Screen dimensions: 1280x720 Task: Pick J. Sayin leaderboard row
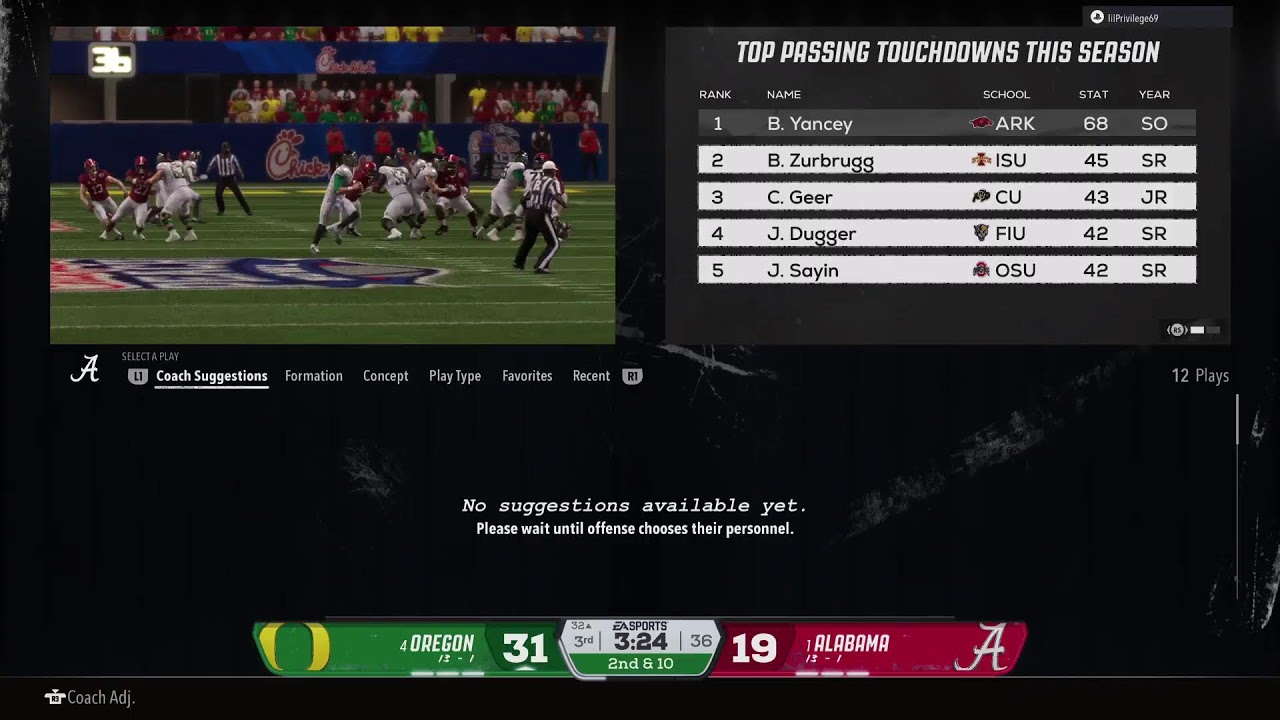point(946,270)
